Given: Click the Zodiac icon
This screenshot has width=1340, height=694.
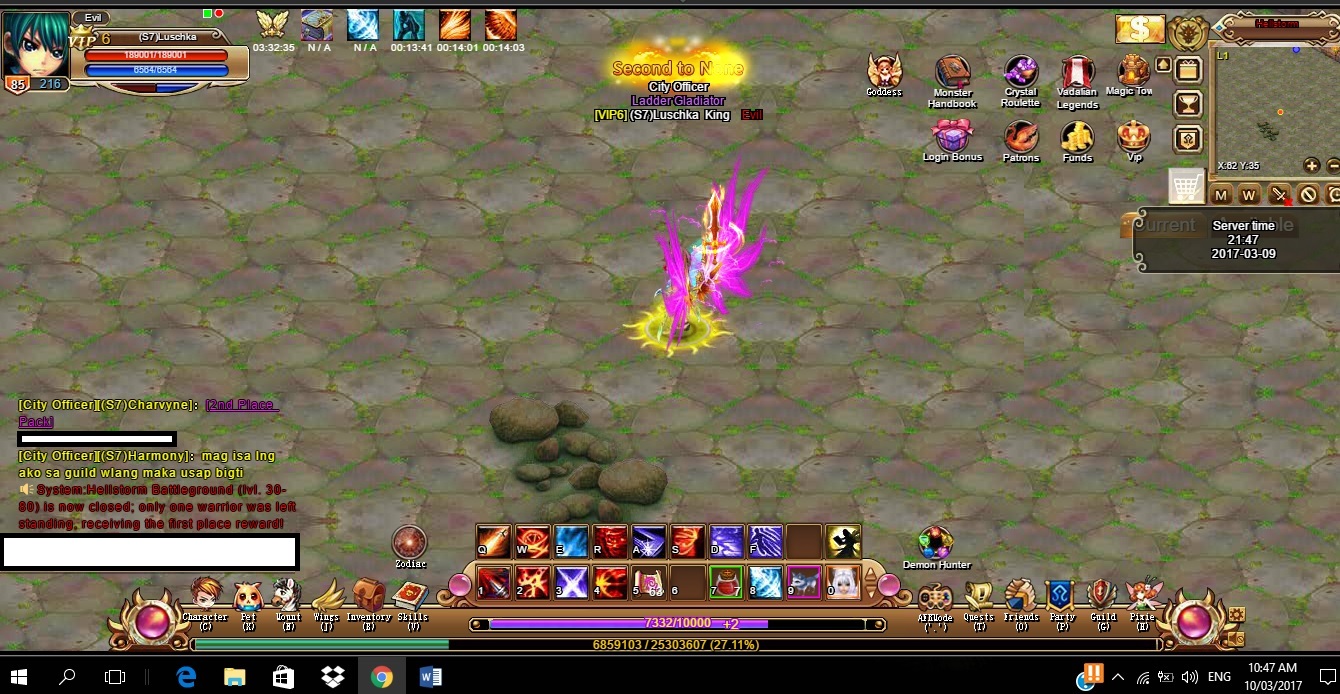Looking at the screenshot, I should tap(409, 543).
